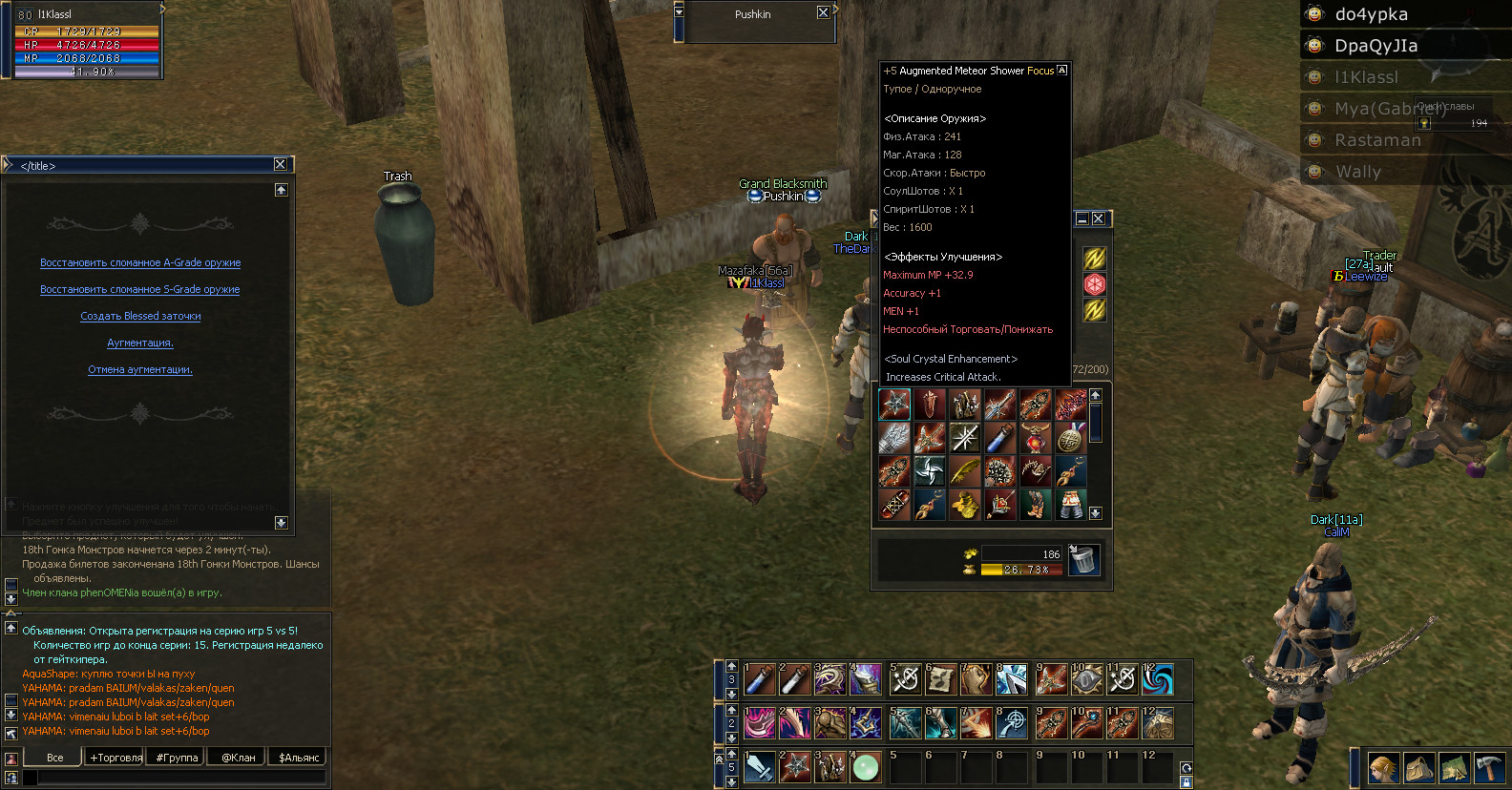The width and height of the screenshot is (1512, 790).
Task: Select the gold medal item in inventory
Action: (x=1071, y=438)
